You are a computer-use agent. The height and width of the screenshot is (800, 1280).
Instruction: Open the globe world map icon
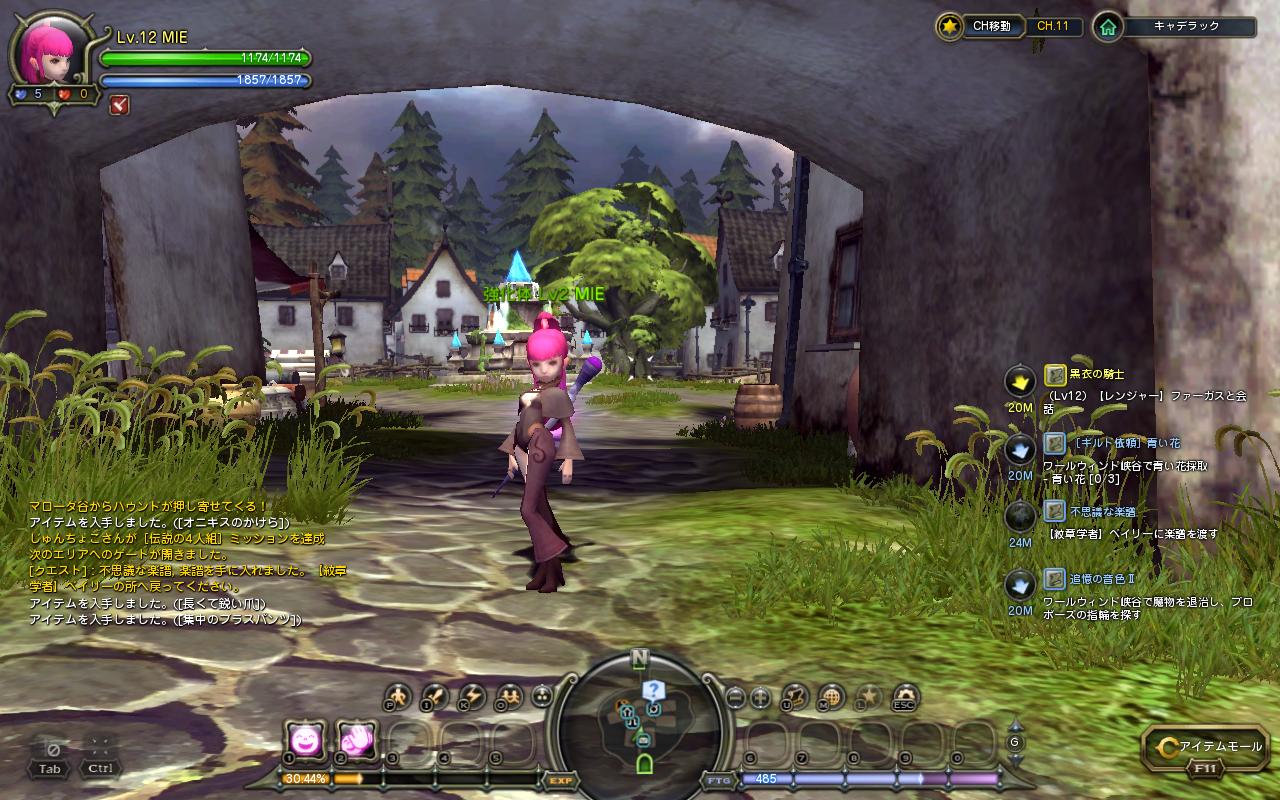[831, 697]
